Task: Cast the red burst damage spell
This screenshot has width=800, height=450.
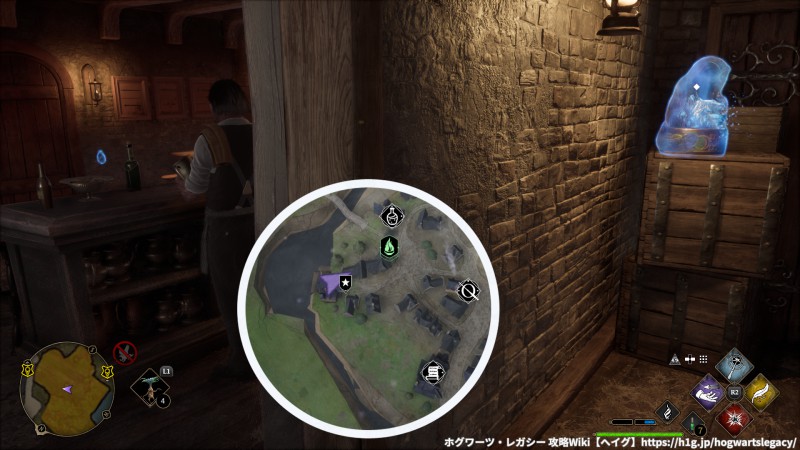Action: pyautogui.click(x=734, y=417)
